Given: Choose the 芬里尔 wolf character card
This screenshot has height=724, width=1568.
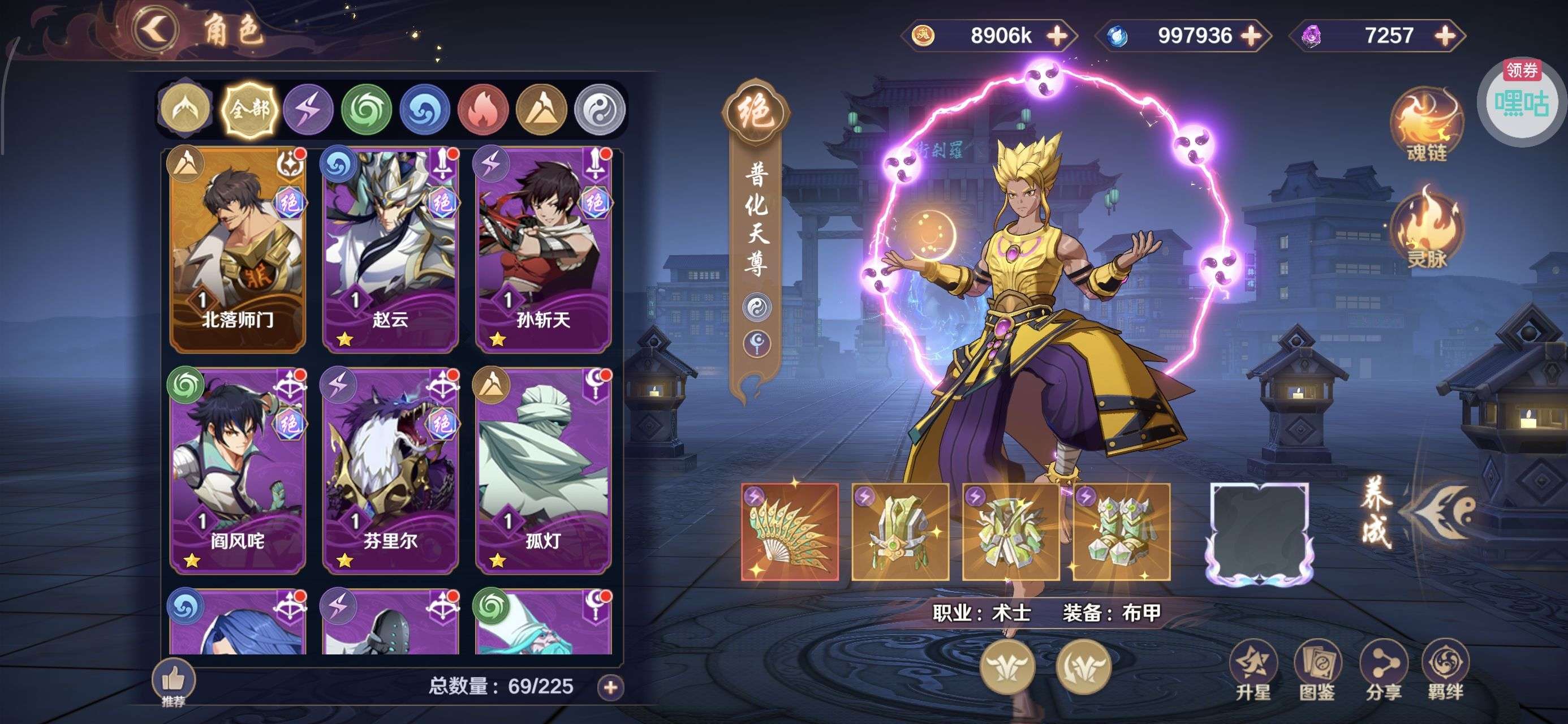Looking at the screenshot, I should (x=390, y=471).
